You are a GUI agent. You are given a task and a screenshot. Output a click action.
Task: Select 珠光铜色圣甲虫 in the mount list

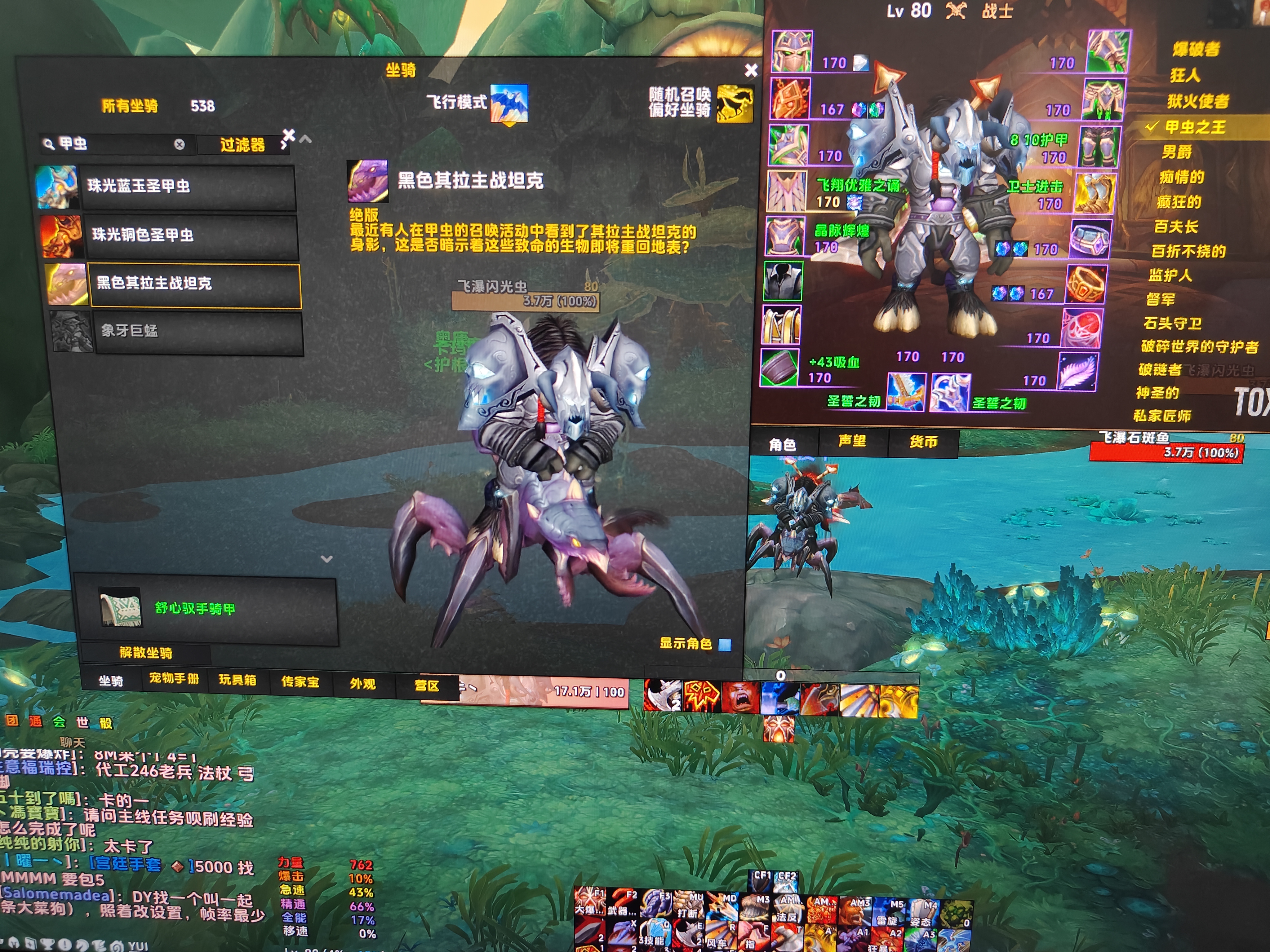[191, 235]
